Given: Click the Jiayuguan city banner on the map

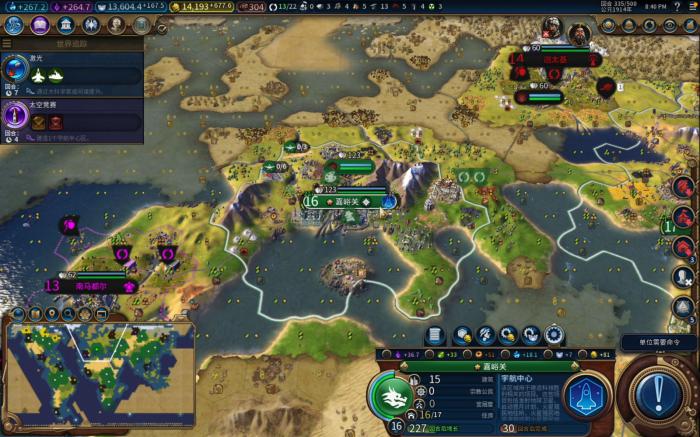Looking at the screenshot, I should pyautogui.click(x=346, y=201).
